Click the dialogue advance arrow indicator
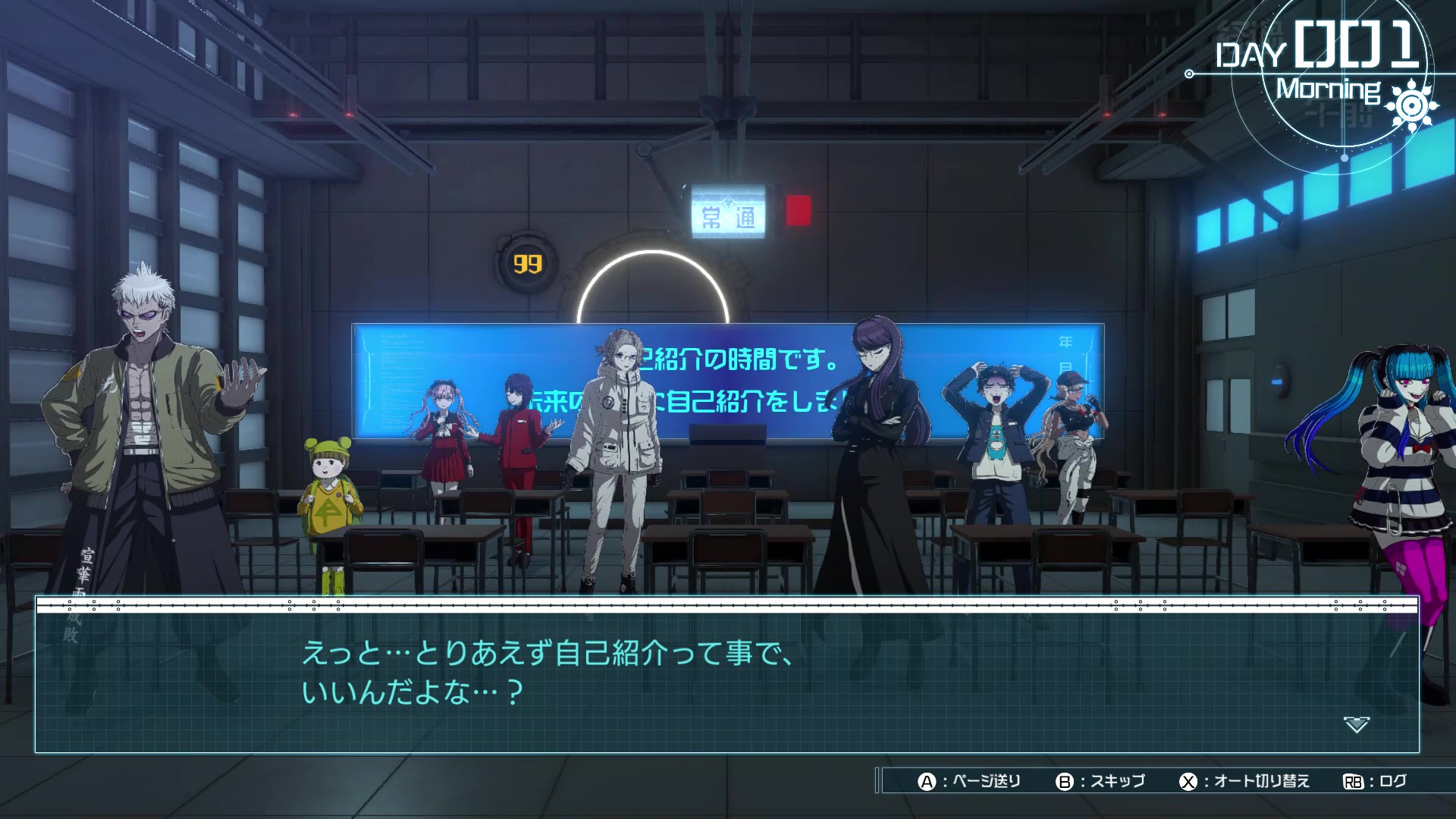This screenshot has width=1456, height=819. (1356, 724)
